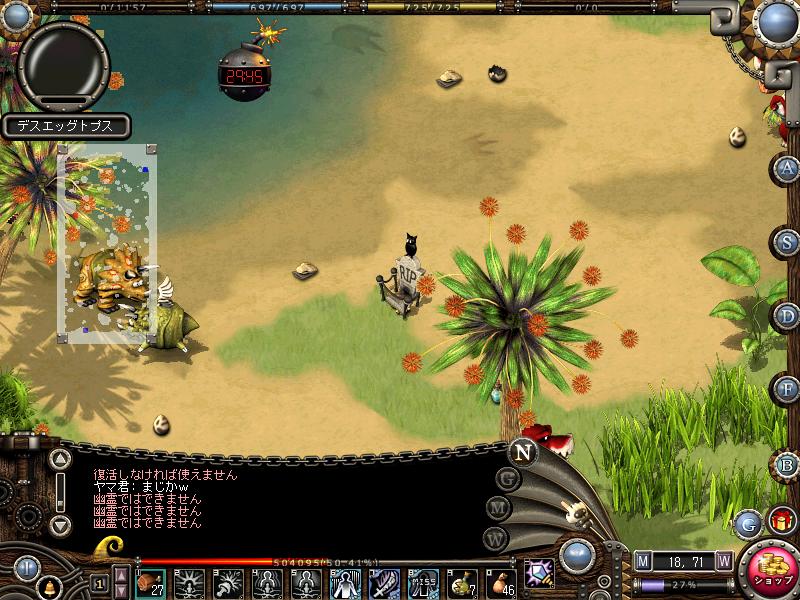800x600 pixels.
Task: Use the potion flask slot showing 7
Action: (x=463, y=582)
